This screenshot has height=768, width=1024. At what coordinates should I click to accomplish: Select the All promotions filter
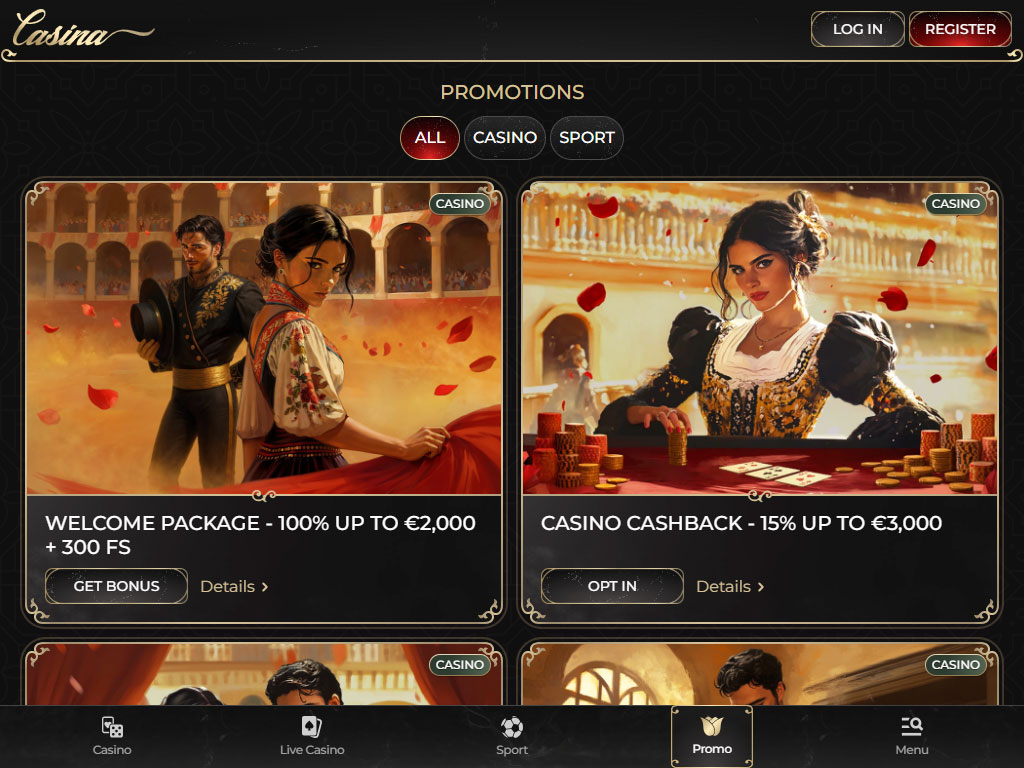click(429, 138)
